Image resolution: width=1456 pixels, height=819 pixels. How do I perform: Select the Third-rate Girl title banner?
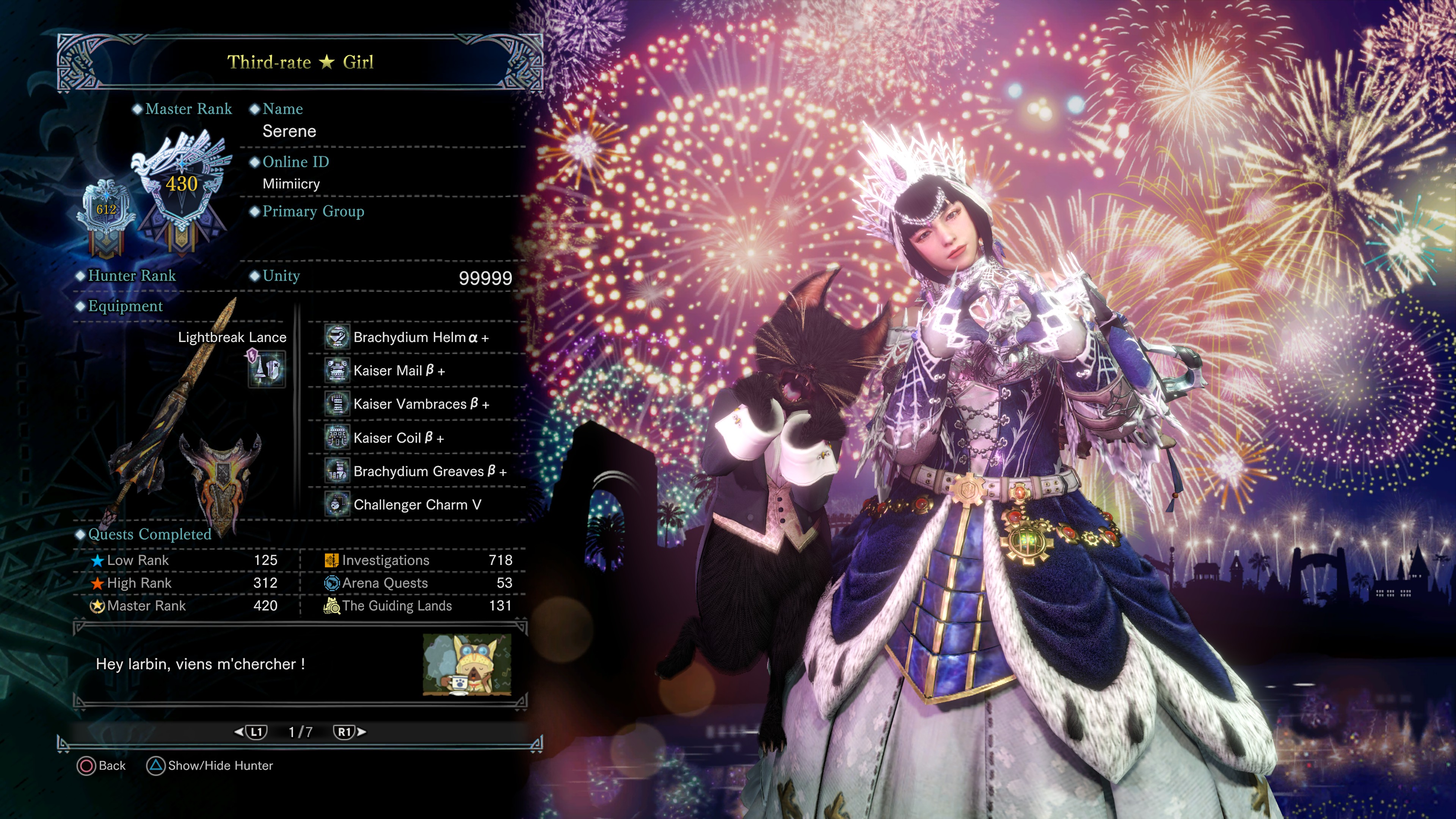300,62
